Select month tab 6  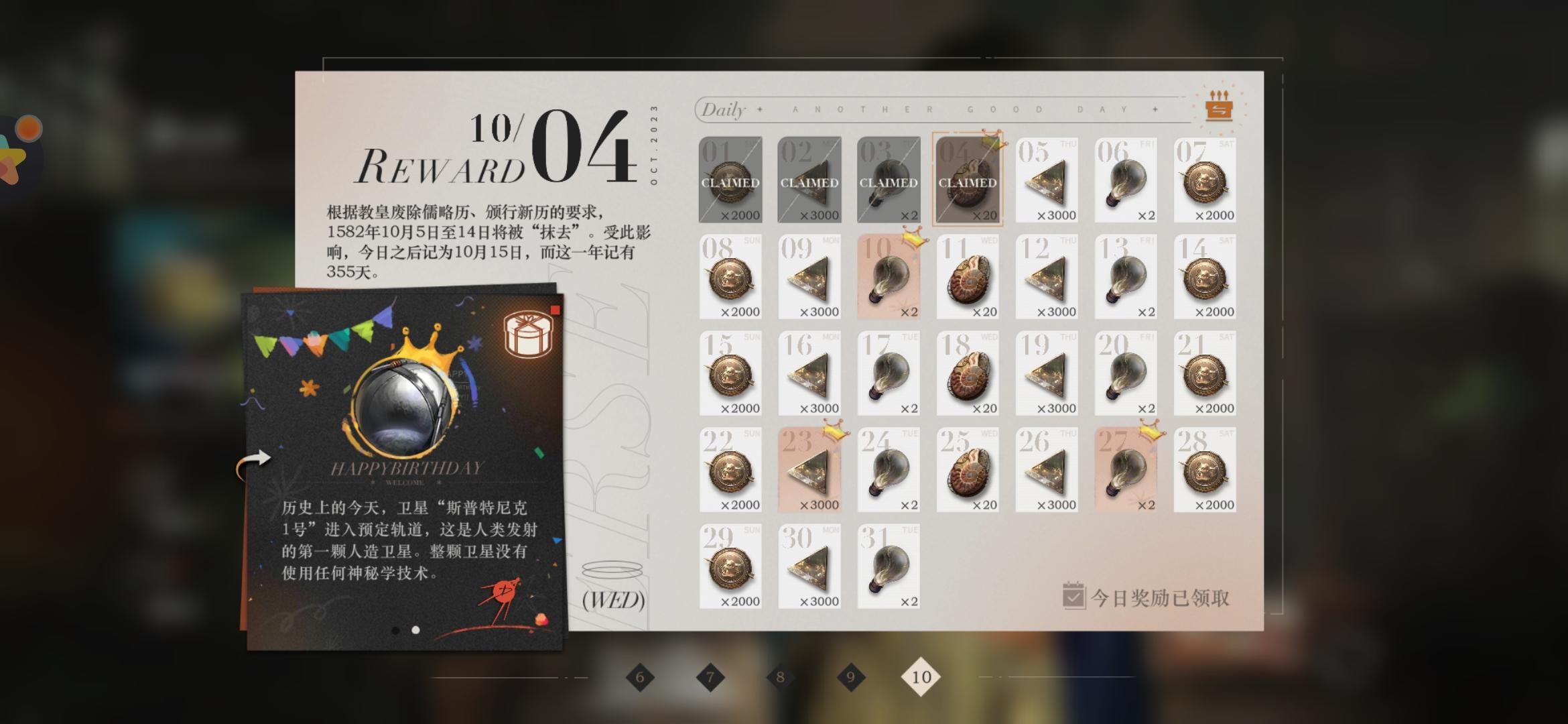point(641,678)
